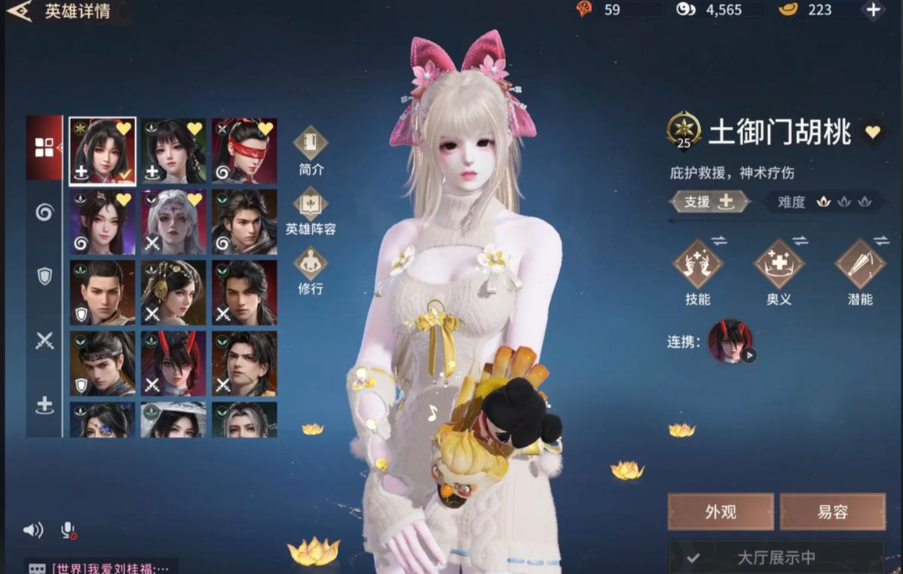Viewport: 903px width, 574px height.
Task: Select the all-heroes grid filter tab
Action: coord(44,148)
